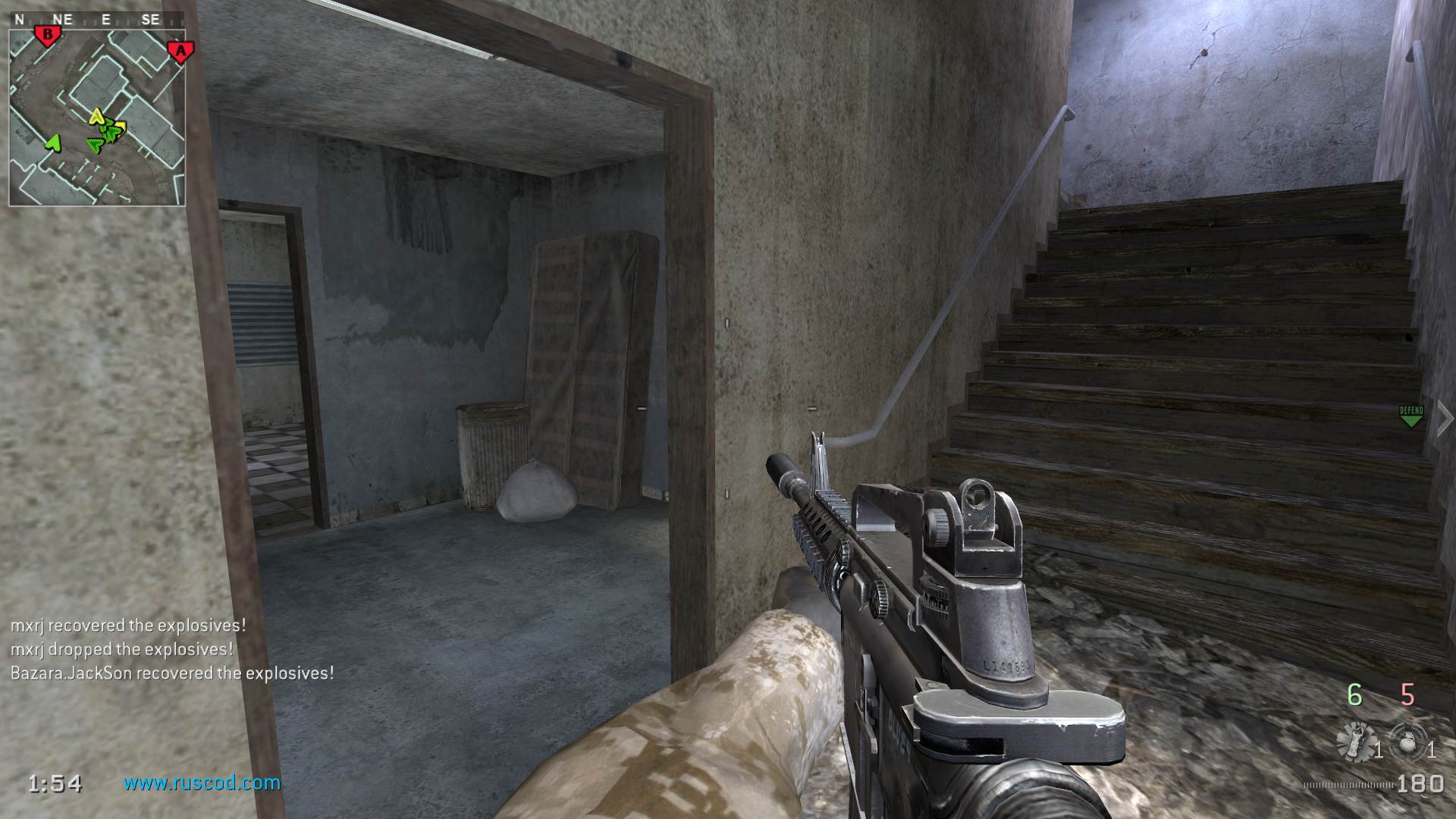Image resolution: width=1456 pixels, height=819 pixels.
Task: Select the A bomb site marker on minimap
Action: (180, 52)
